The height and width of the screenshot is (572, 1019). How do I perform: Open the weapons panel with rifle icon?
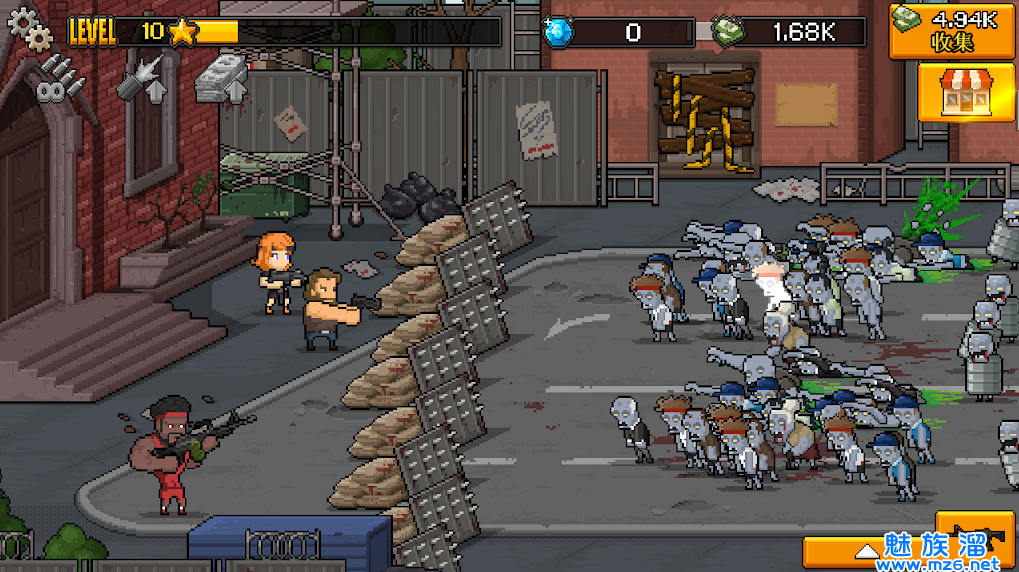[975, 535]
